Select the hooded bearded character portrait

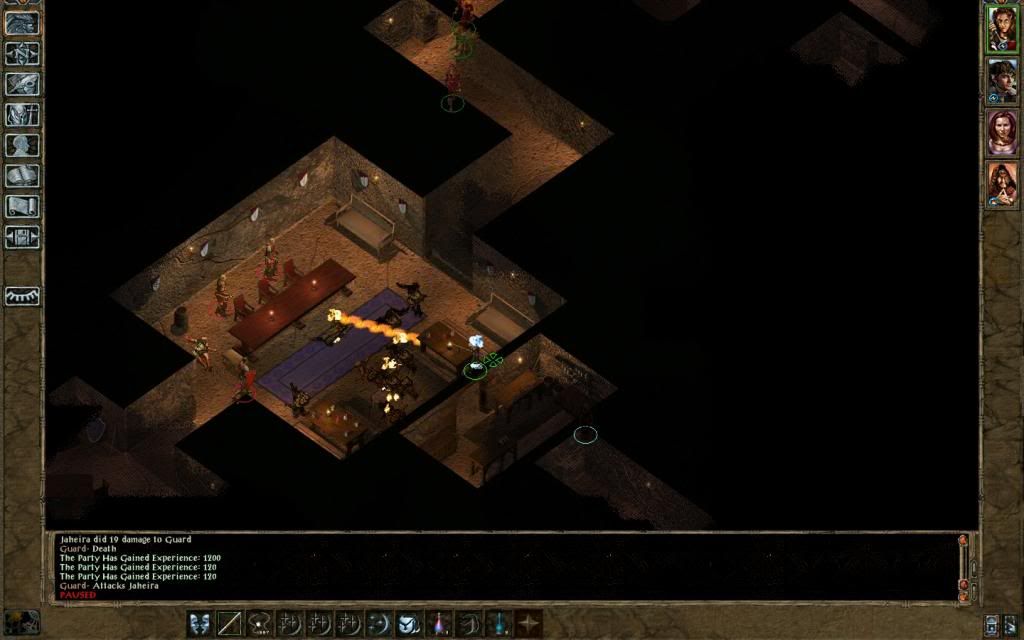point(1001,185)
